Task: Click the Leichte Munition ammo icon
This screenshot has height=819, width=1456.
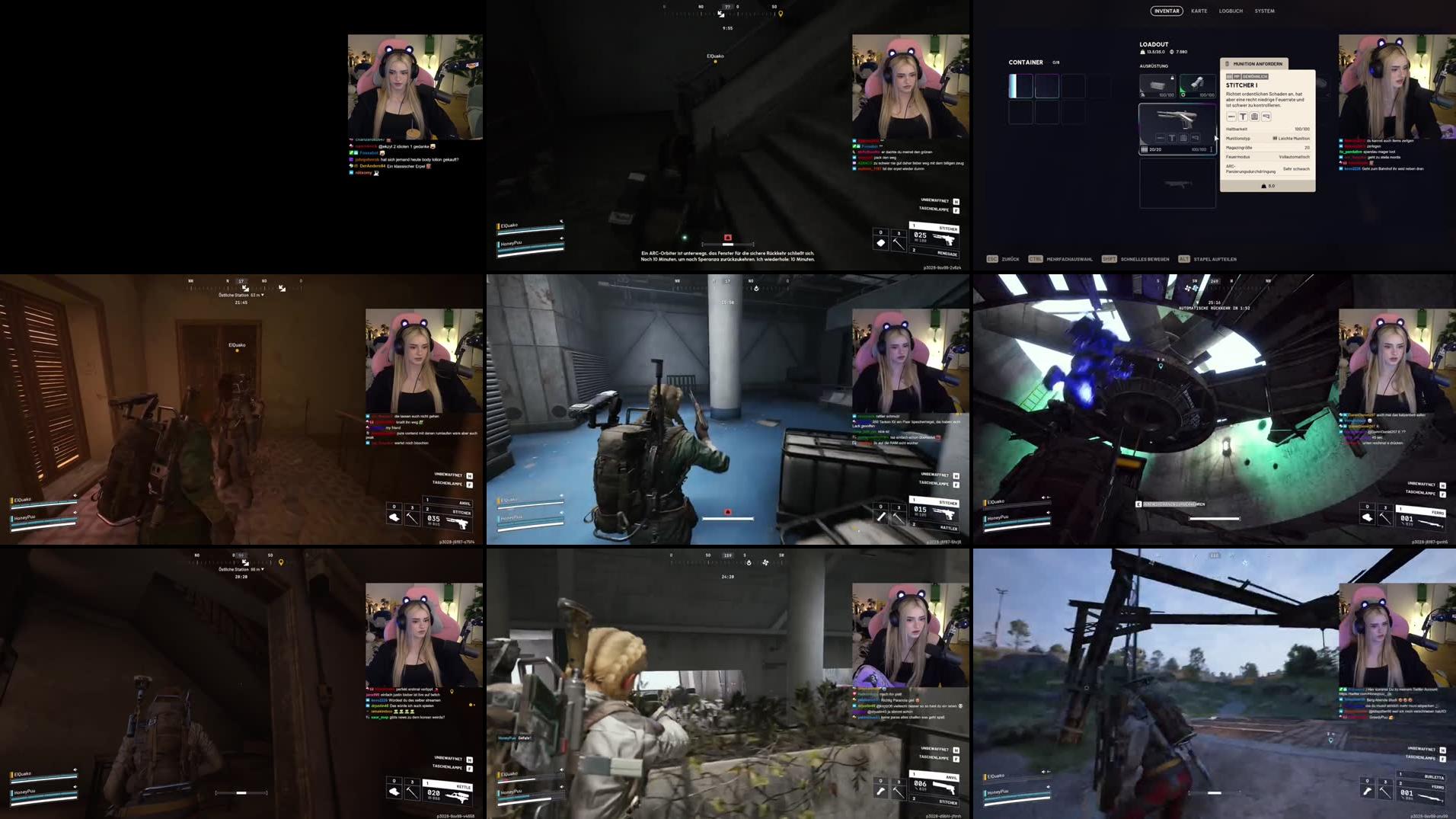Action: pyautogui.click(x=1276, y=138)
